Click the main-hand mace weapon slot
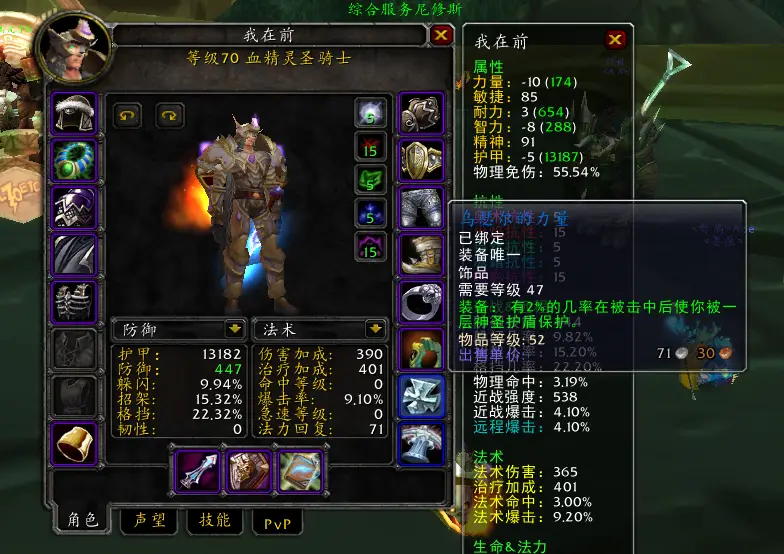This screenshot has width=784, height=554. pyautogui.click(x=196, y=471)
